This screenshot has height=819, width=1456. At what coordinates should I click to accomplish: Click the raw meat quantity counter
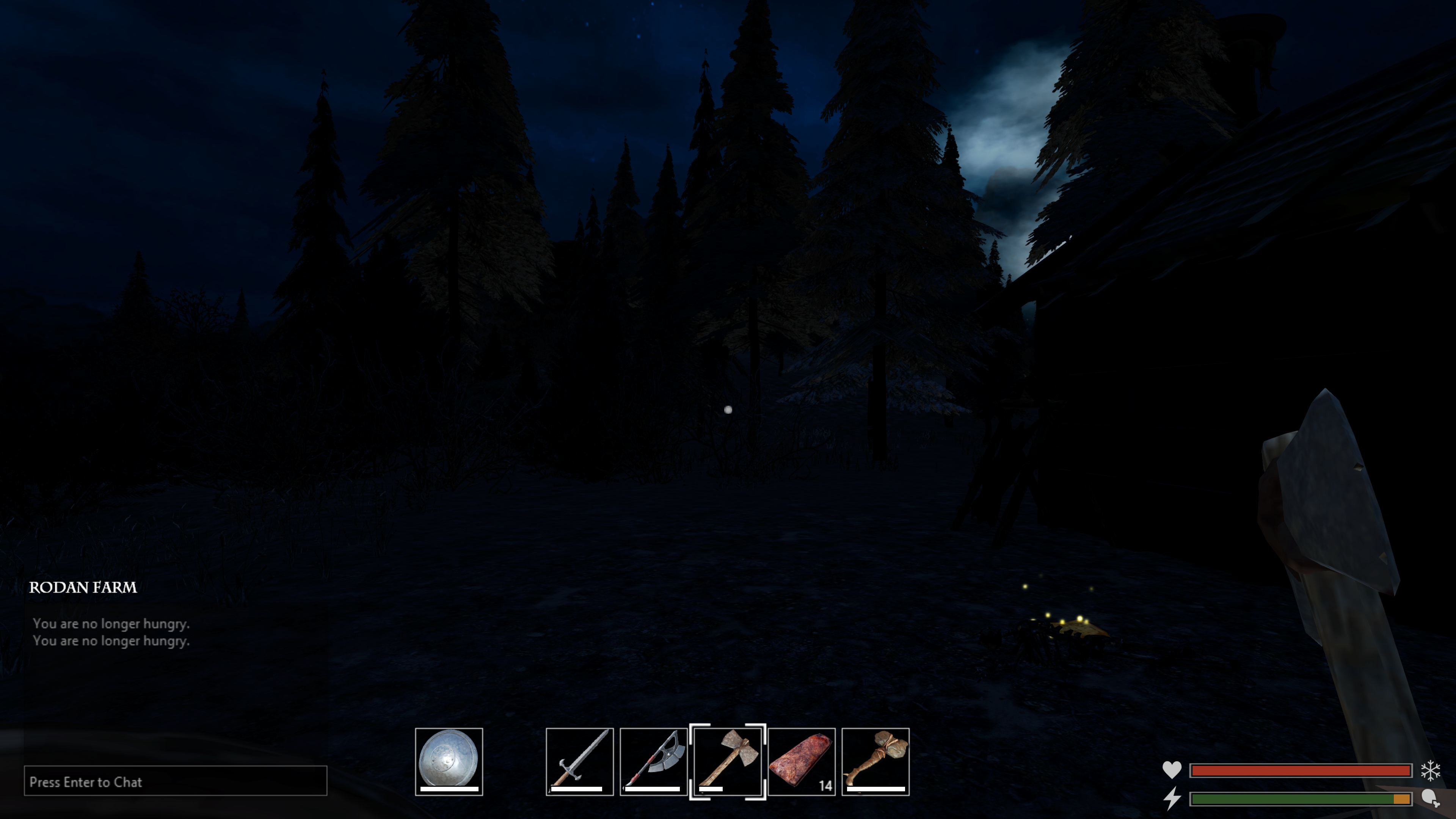[x=825, y=784]
